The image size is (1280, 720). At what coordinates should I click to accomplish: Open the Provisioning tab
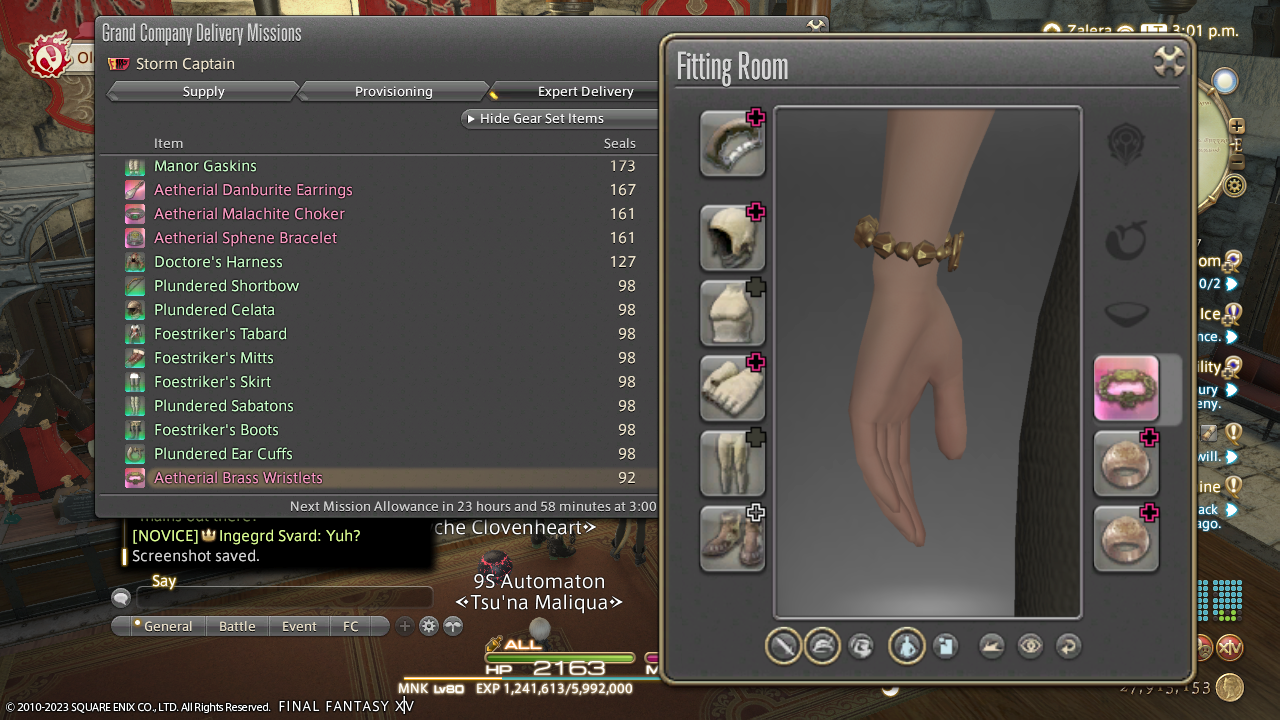(x=393, y=91)
